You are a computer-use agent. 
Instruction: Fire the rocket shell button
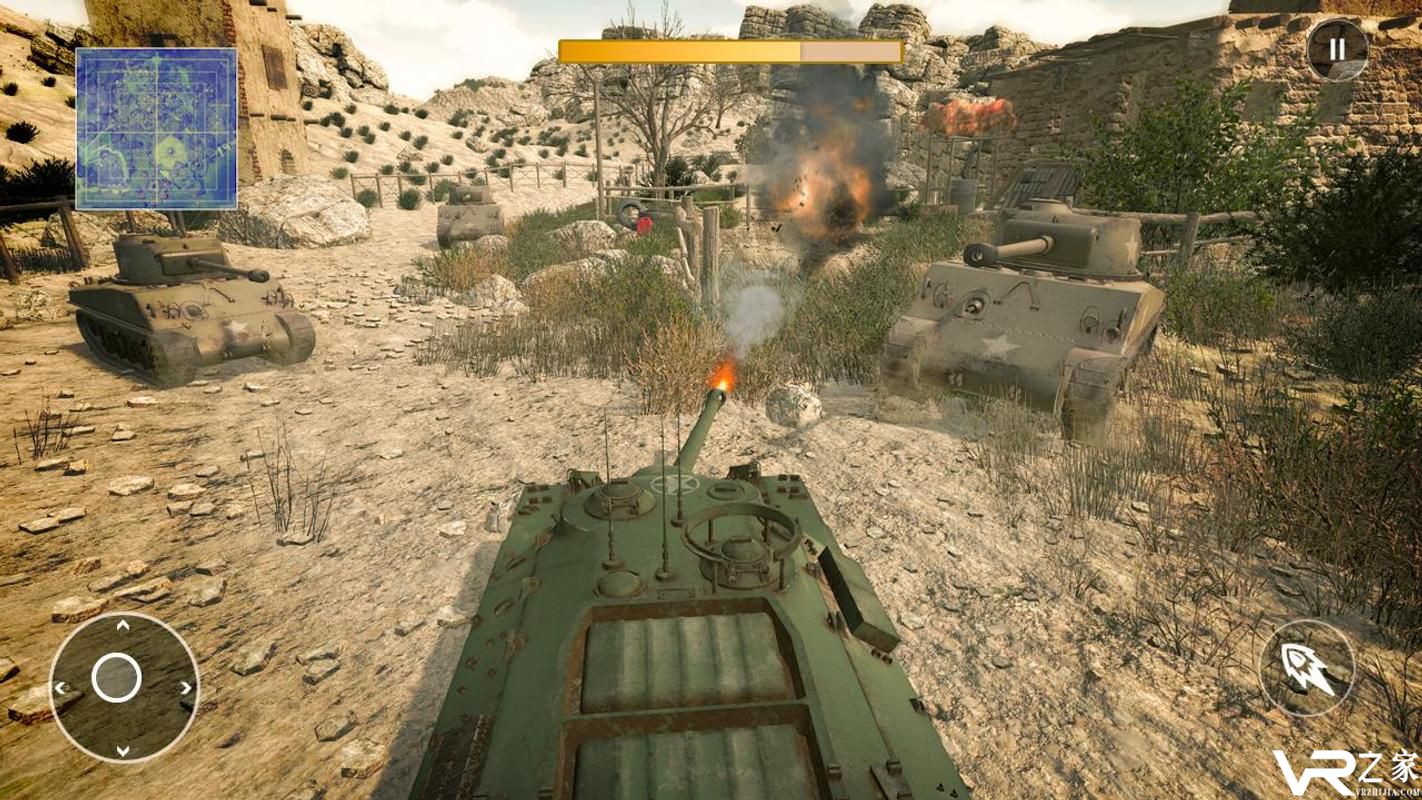pyautogui.click(x=1307, y=668)
